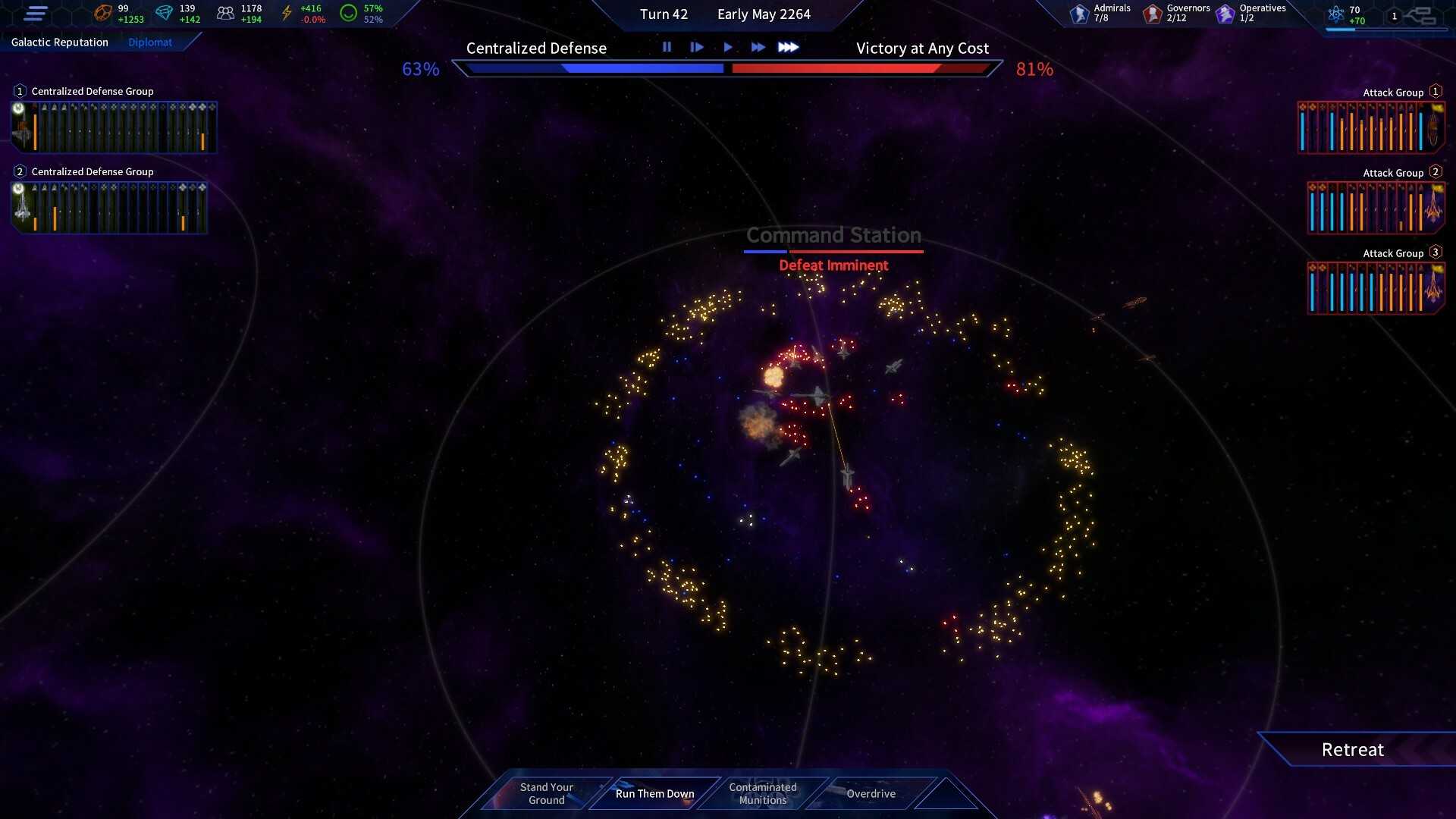Switch to the Diplomat tab
Image resolution: width=1456 pixels, height=819 pixels.
coord(150,42)
